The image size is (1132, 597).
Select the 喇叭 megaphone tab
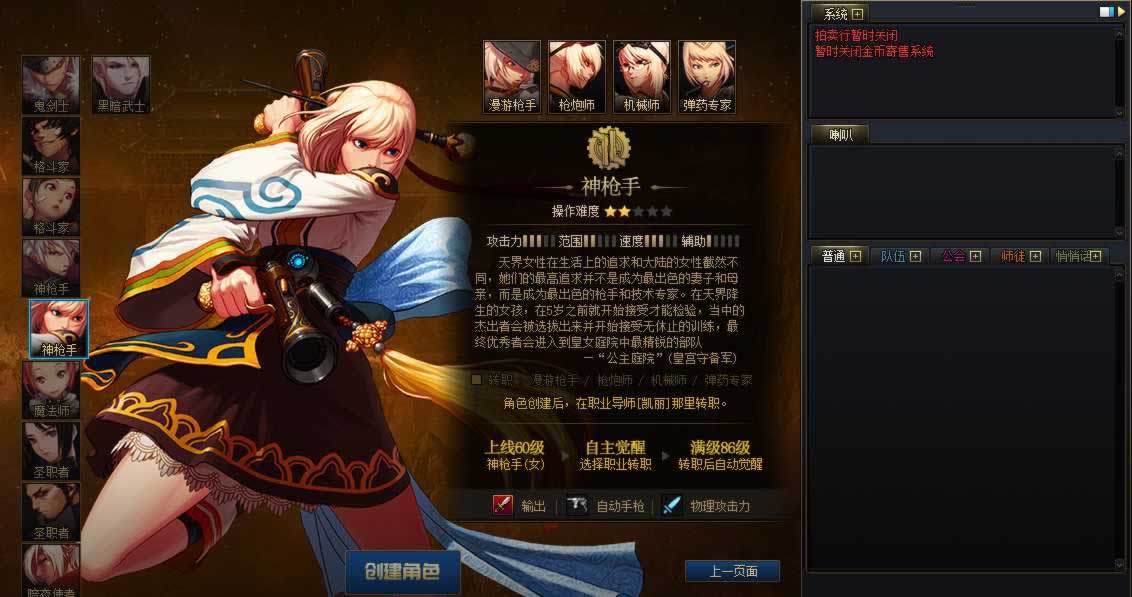[837, 134]
